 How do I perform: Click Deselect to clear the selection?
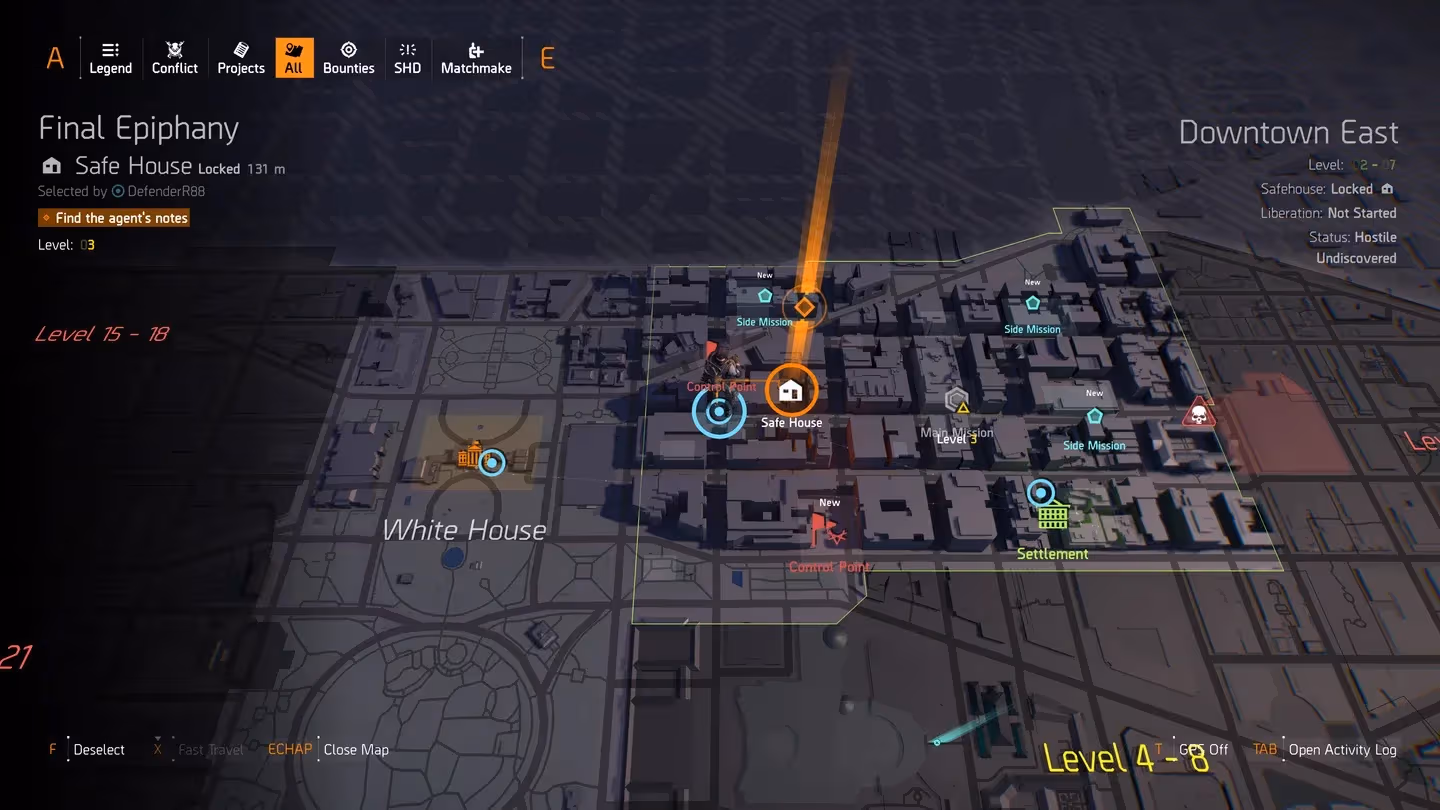(x=97, y=749)
